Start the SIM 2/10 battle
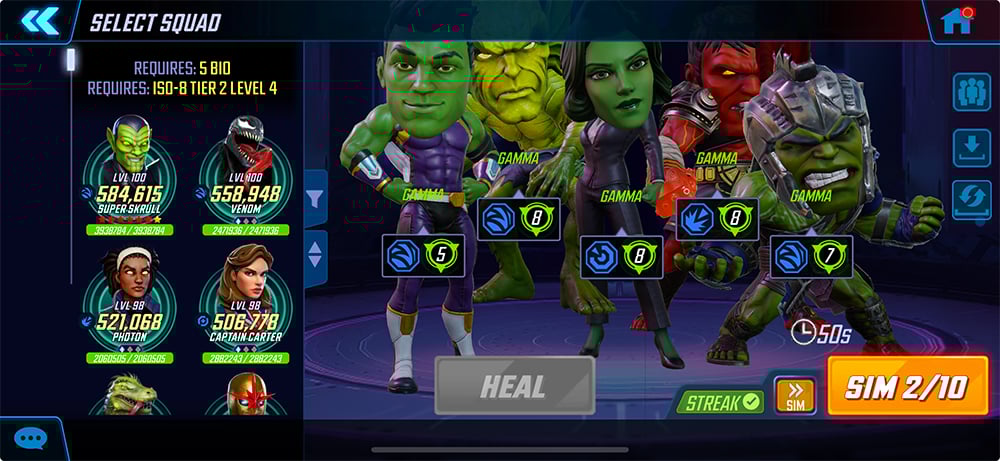Viewport: 1000px width, 461px height. (x=907, y=387)
